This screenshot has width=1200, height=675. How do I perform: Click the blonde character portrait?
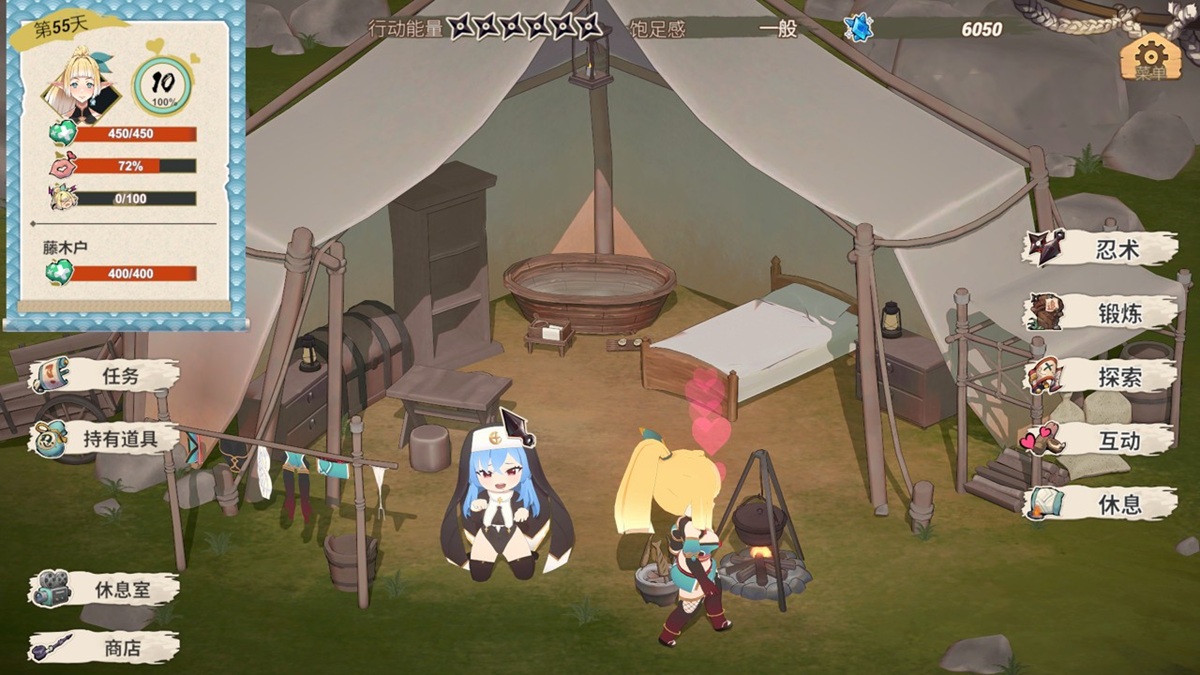(x=80, y=86)
